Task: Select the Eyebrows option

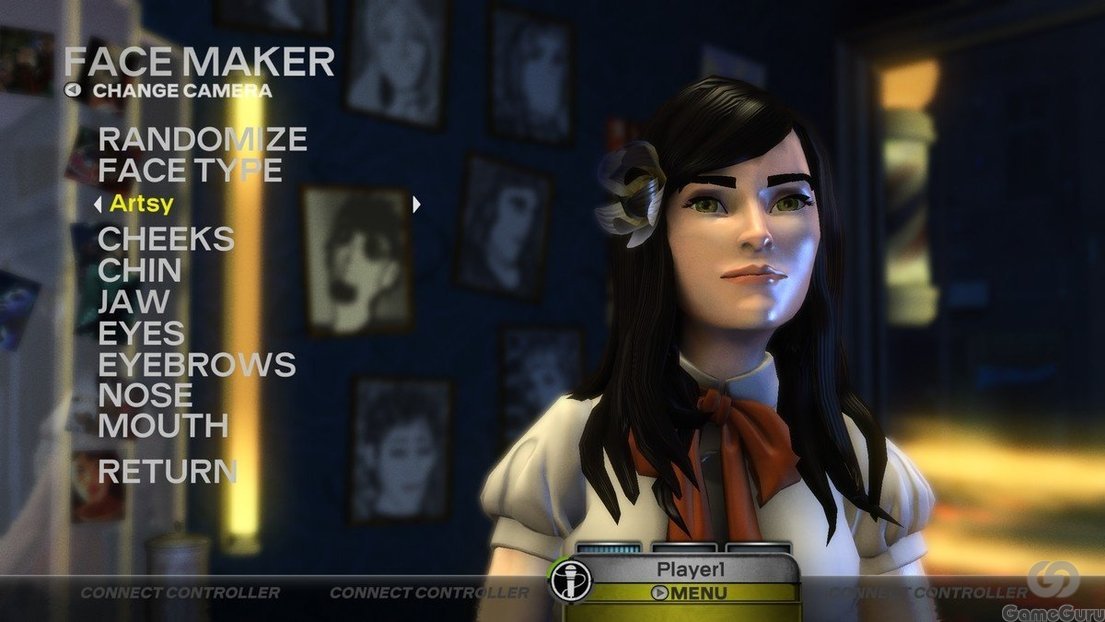Action: [197, 363]
